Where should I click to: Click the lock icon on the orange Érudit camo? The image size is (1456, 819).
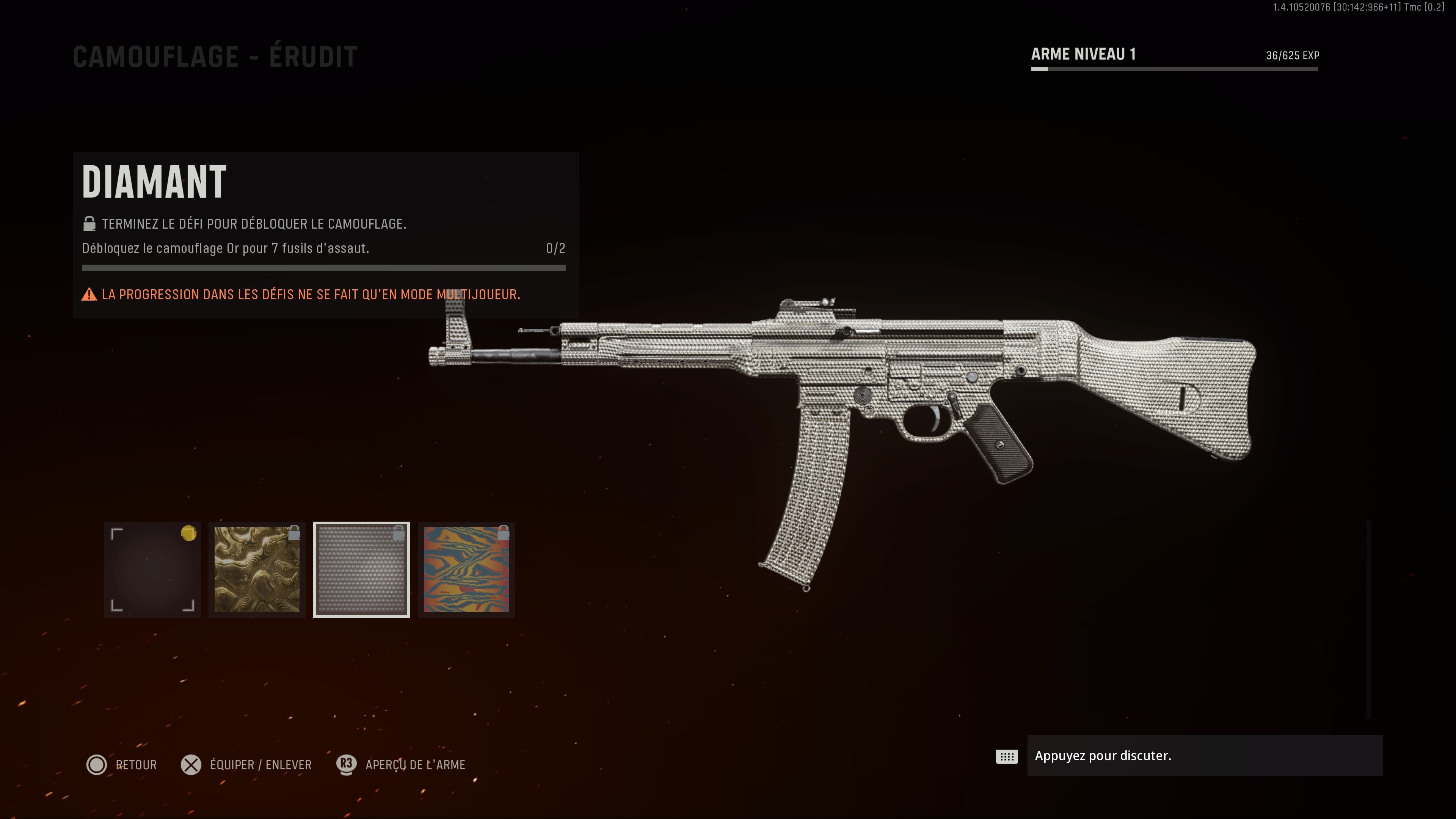pyautogui.click(x=504, y=532)
